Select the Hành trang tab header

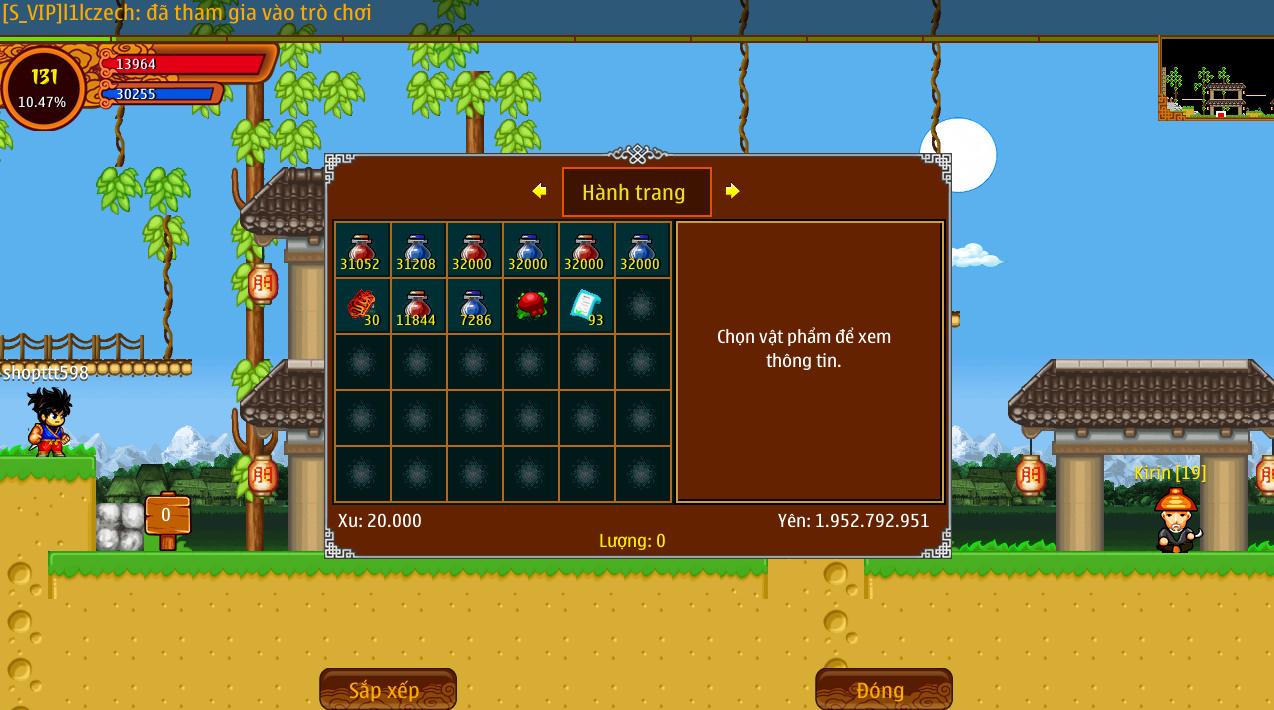(636, 192)
